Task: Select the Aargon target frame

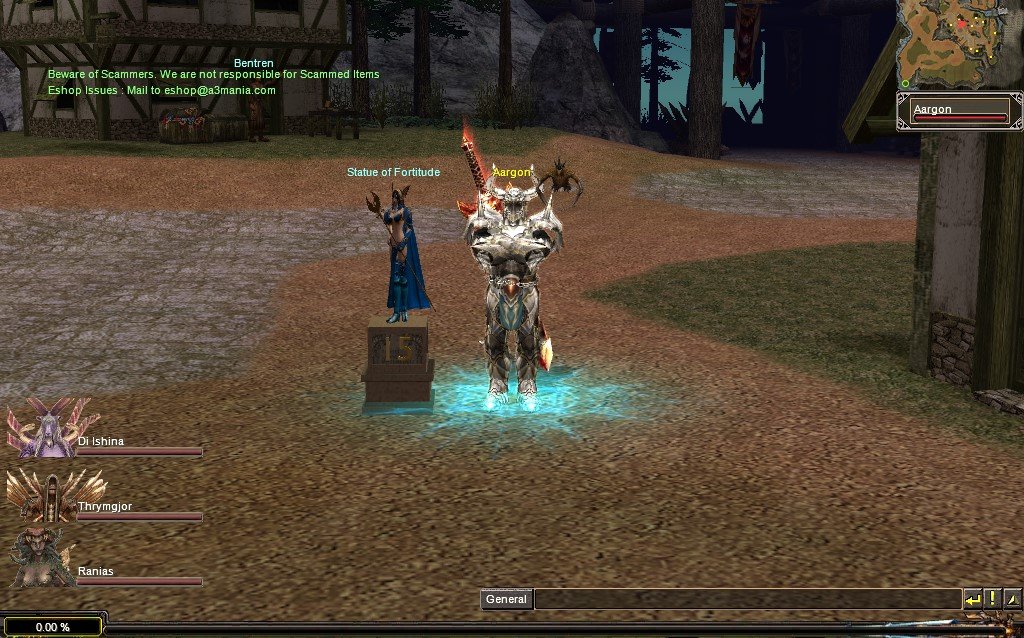Action: coord(959,110)
